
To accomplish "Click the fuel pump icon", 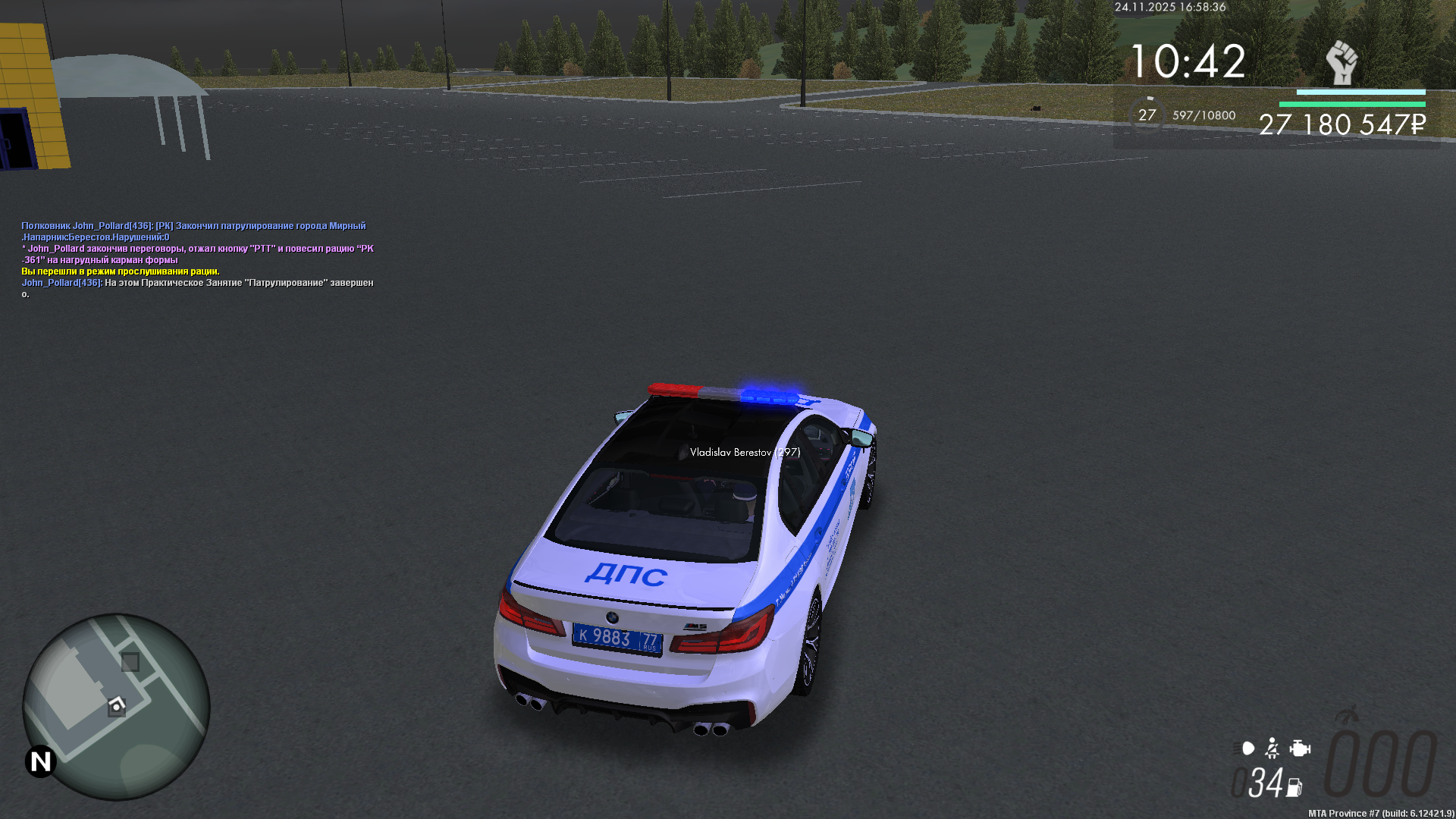I will tap(1294, 788).
